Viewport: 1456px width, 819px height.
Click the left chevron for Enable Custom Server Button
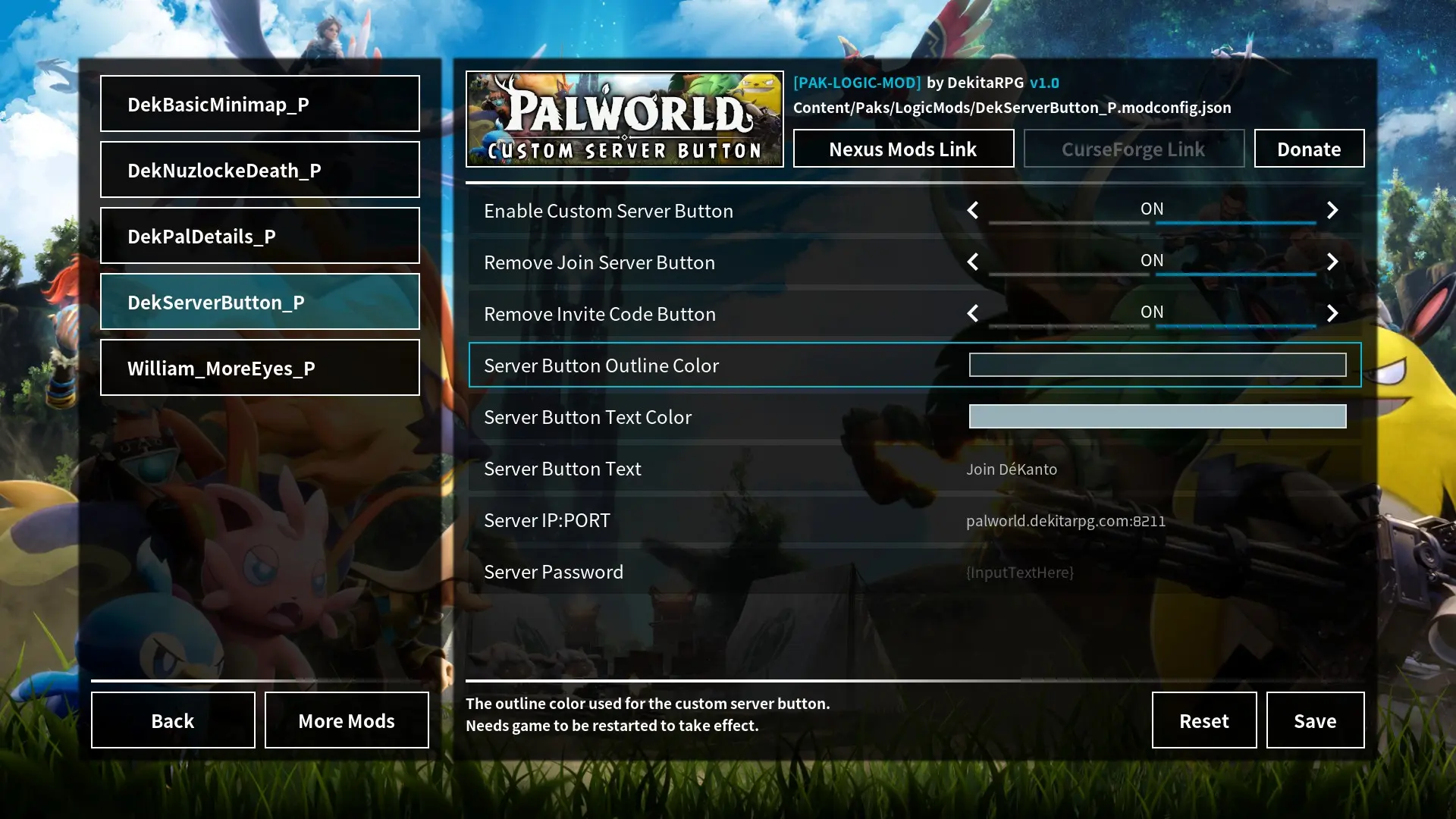(x=973, y=210)
